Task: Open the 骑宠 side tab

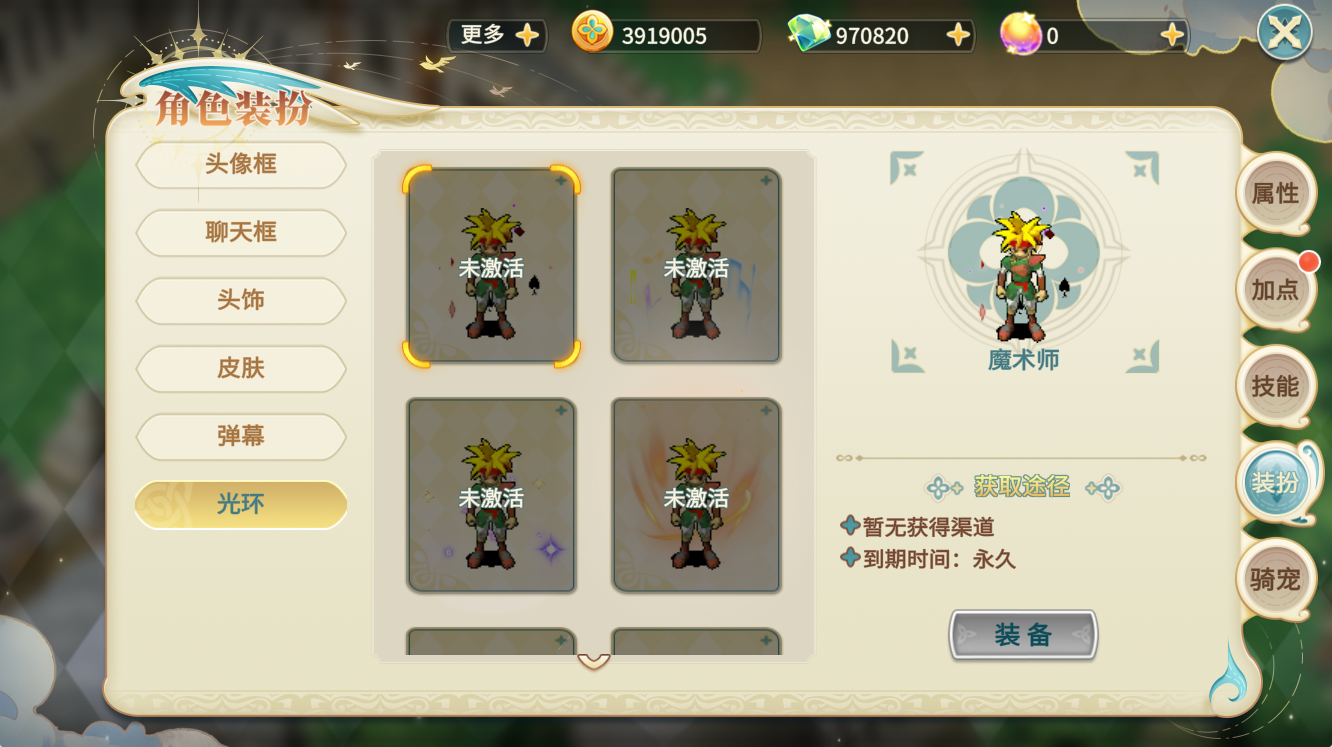Action: click(x=1275, y=579)
